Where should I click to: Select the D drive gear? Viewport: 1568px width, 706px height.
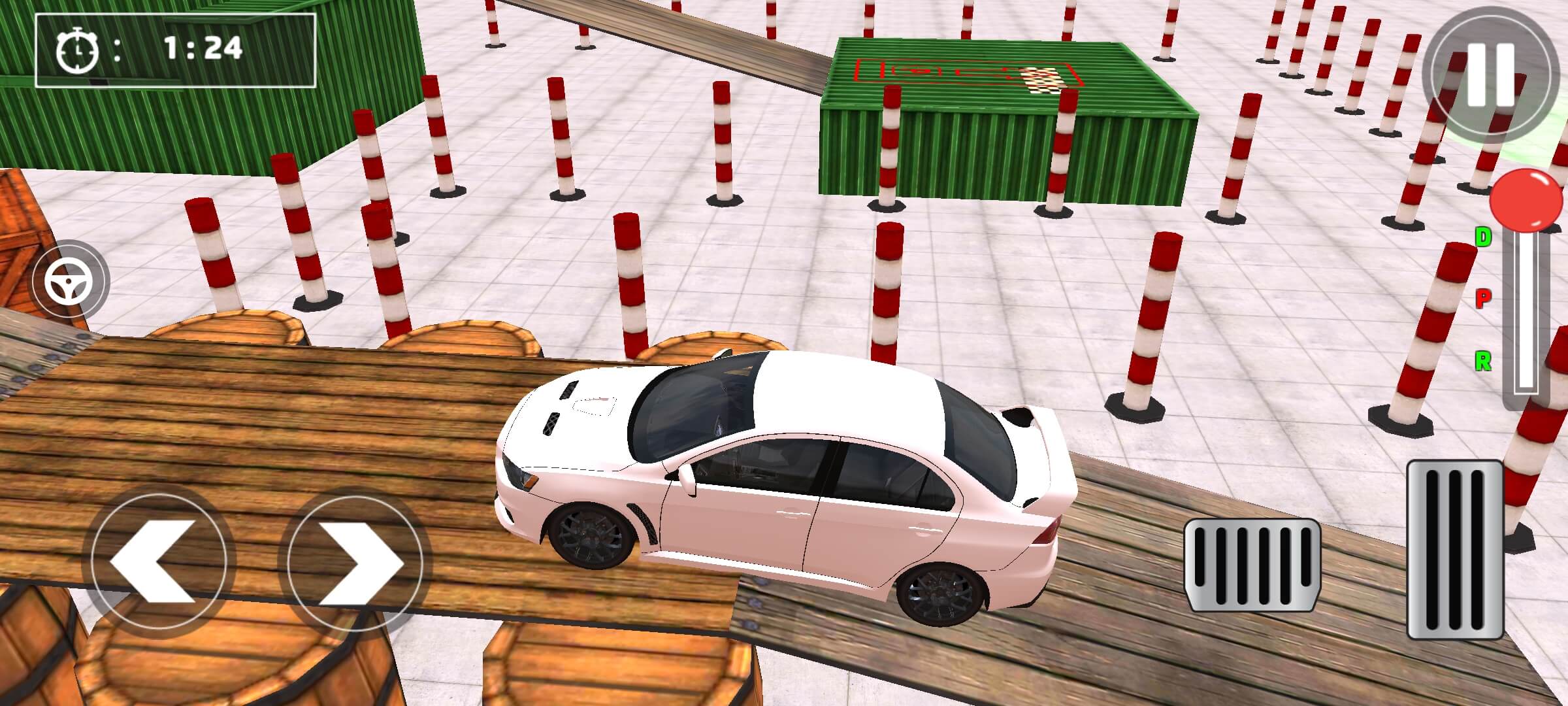1483,237
